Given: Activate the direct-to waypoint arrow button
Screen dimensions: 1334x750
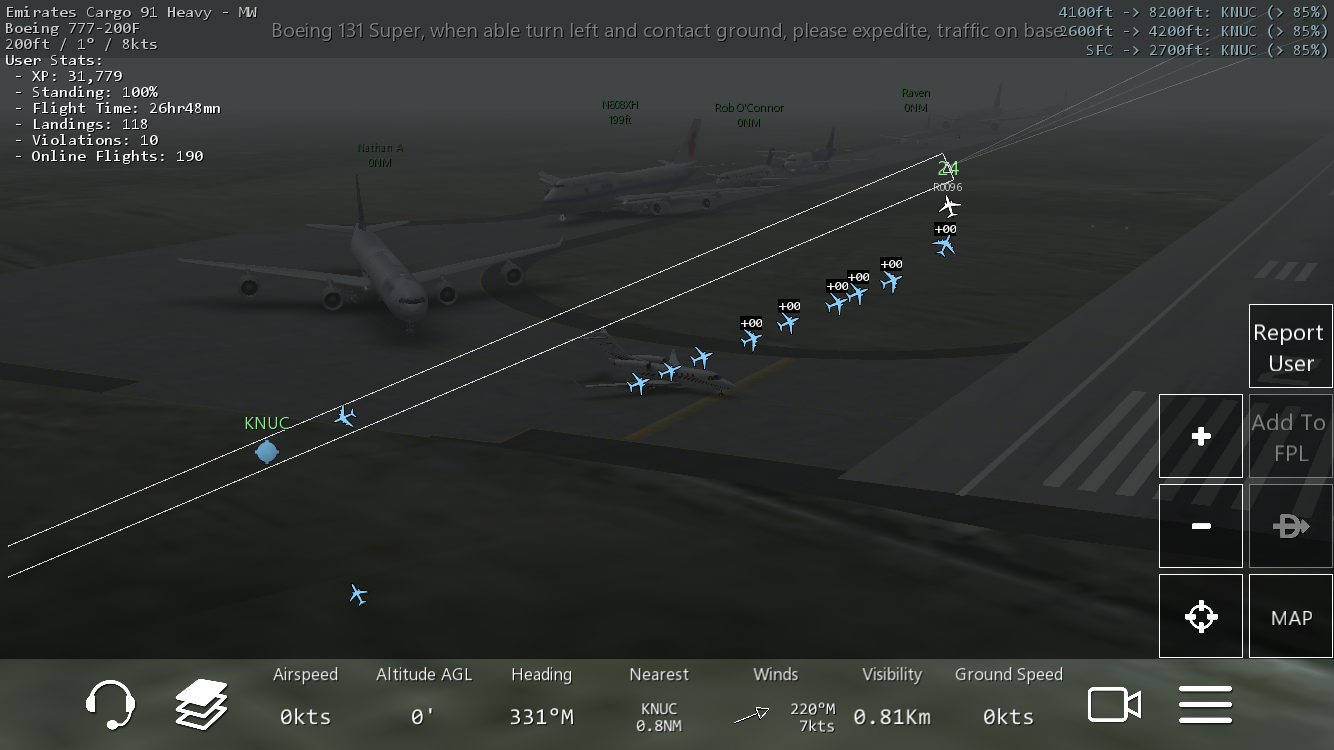Looking at the screenshot, I should (x=1290, y=526).
